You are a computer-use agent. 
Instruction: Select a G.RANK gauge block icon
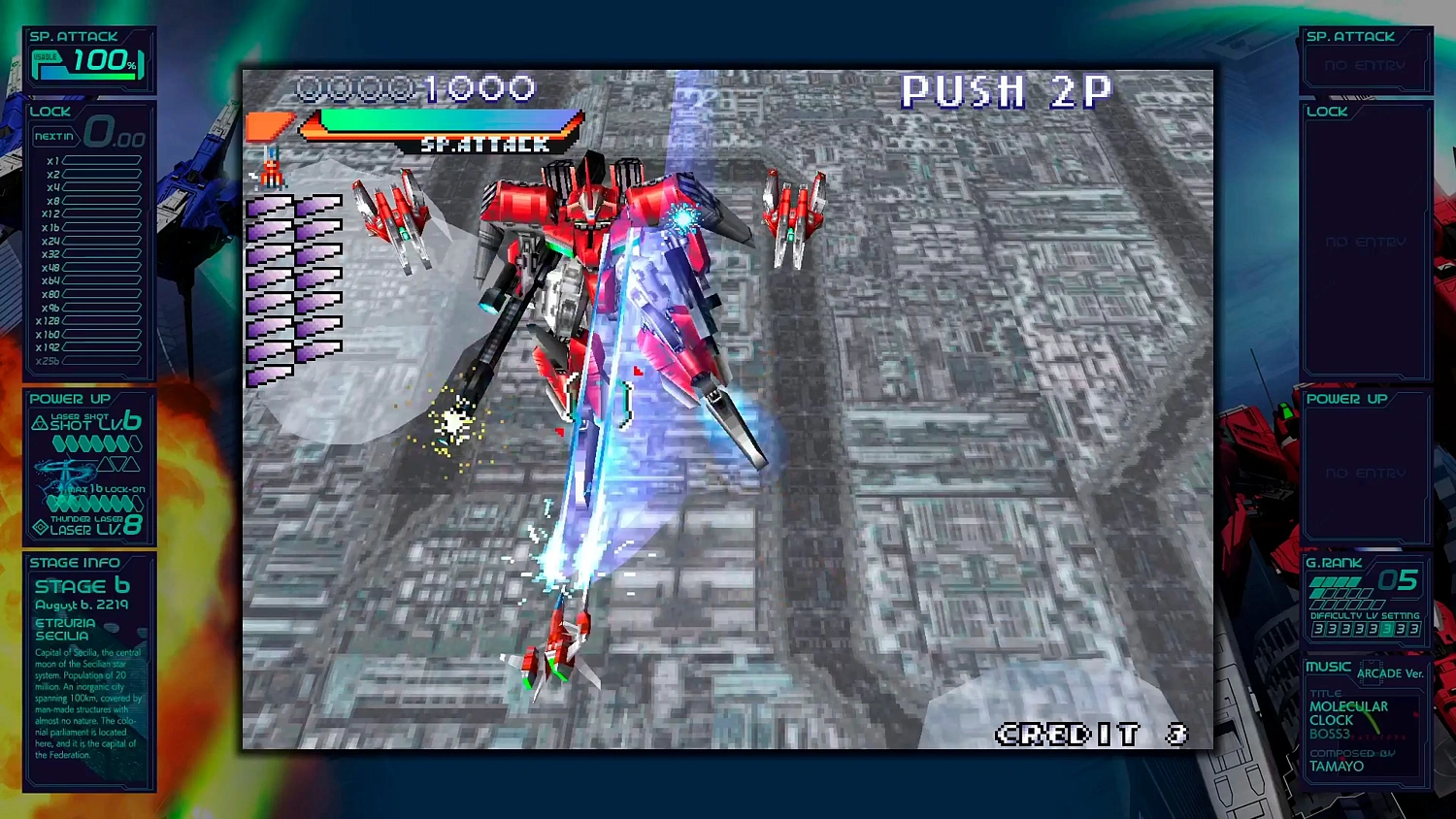[x=1318, y=582]
